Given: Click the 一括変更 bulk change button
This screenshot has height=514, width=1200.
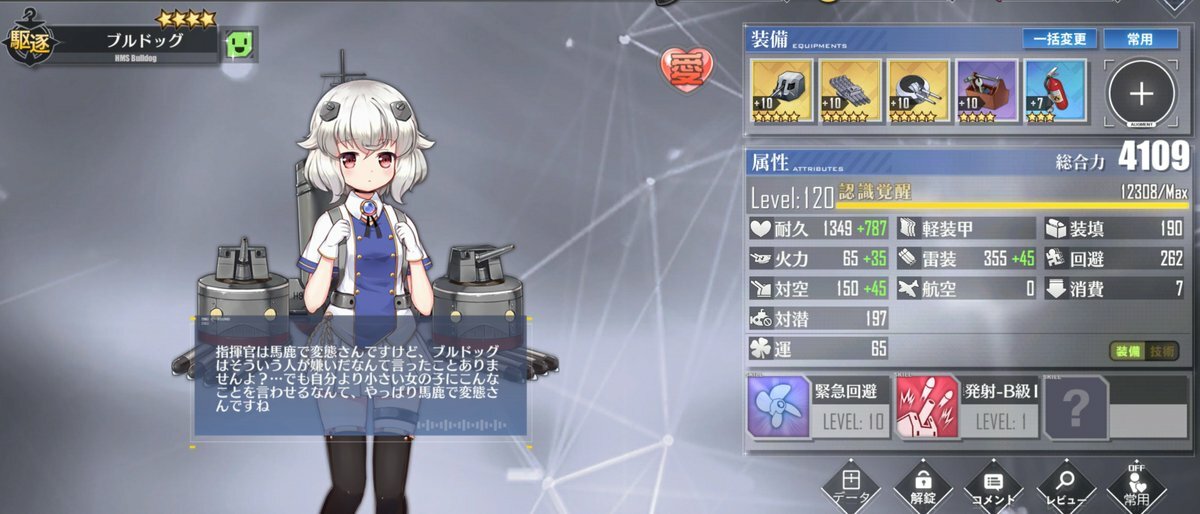Looking at the screenshot, I should coord(1058,39).
